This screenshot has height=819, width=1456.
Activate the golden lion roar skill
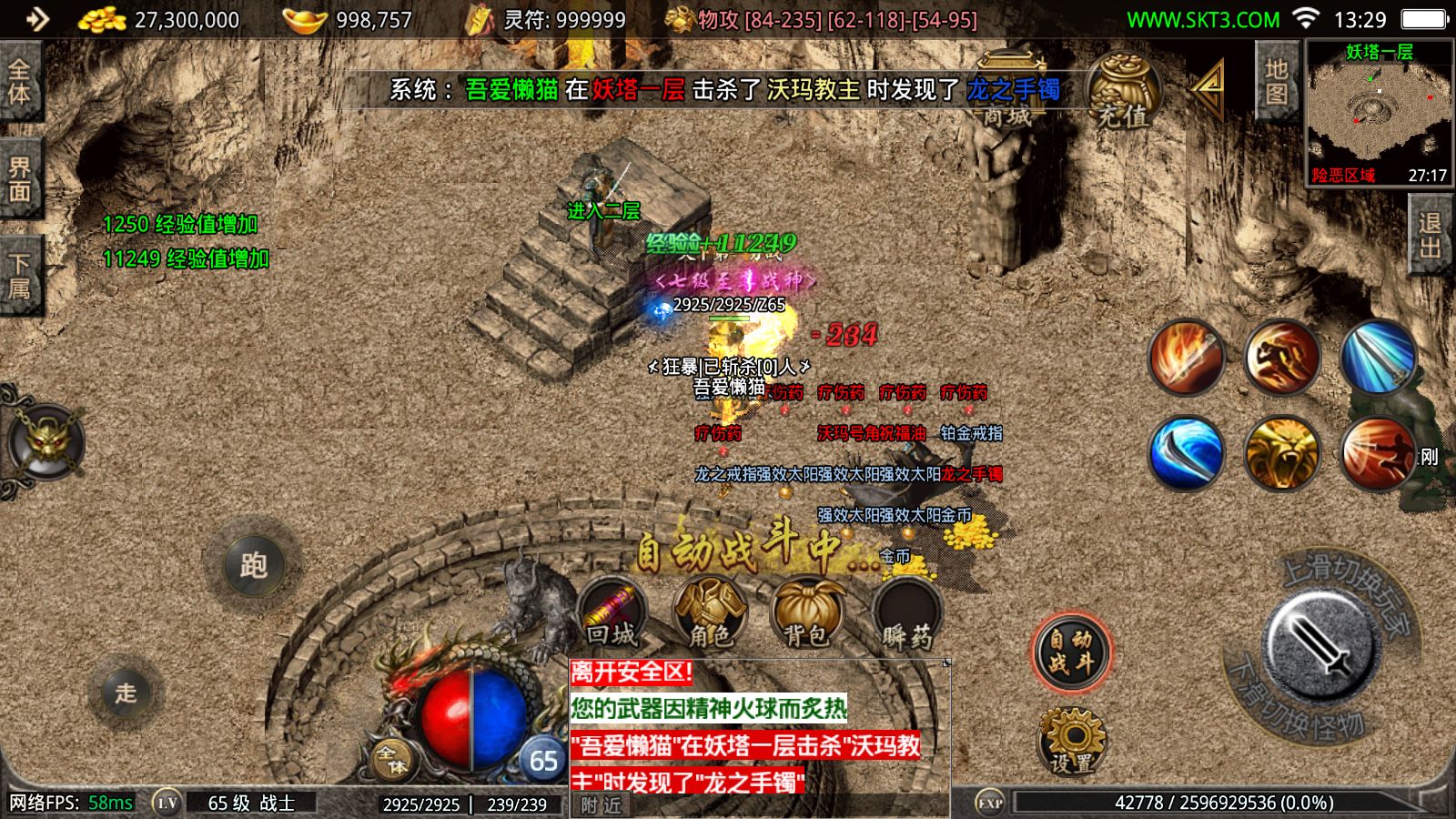pos(1281,452)
